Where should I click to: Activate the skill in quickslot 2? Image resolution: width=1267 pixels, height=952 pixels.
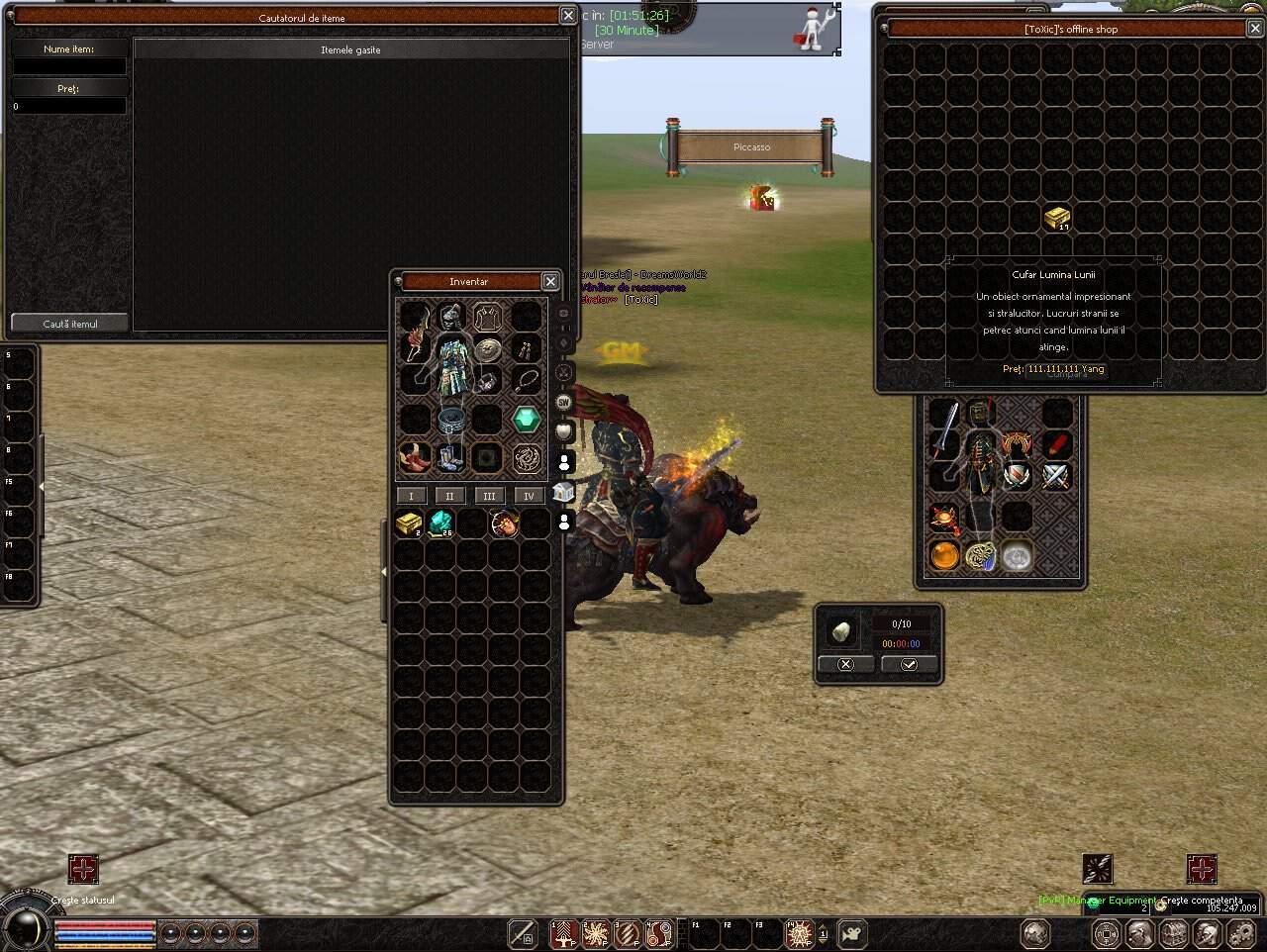pyautogui.click(x=595, y=934)
